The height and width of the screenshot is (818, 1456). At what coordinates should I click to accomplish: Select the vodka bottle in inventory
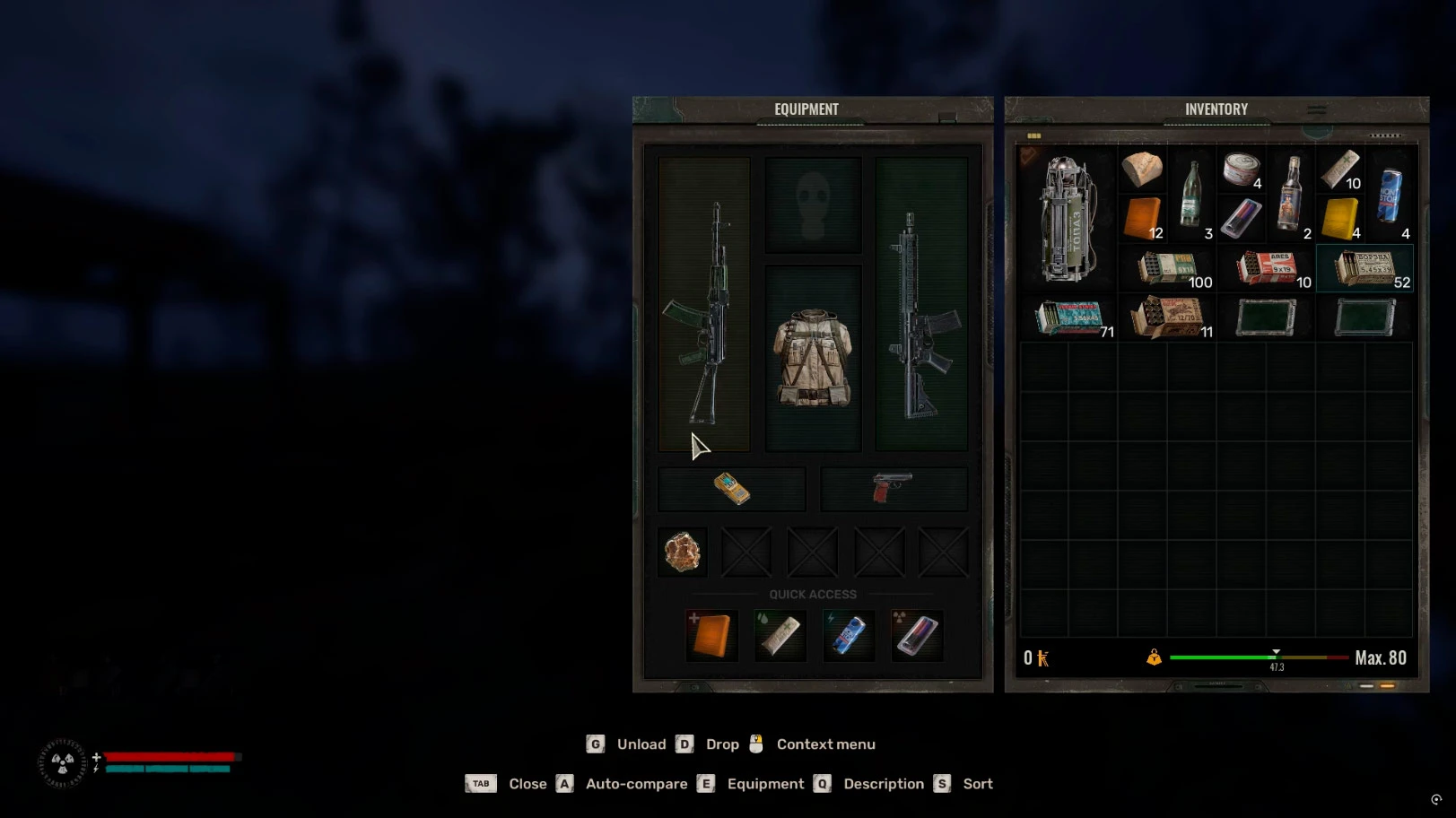pos(1291,194)
